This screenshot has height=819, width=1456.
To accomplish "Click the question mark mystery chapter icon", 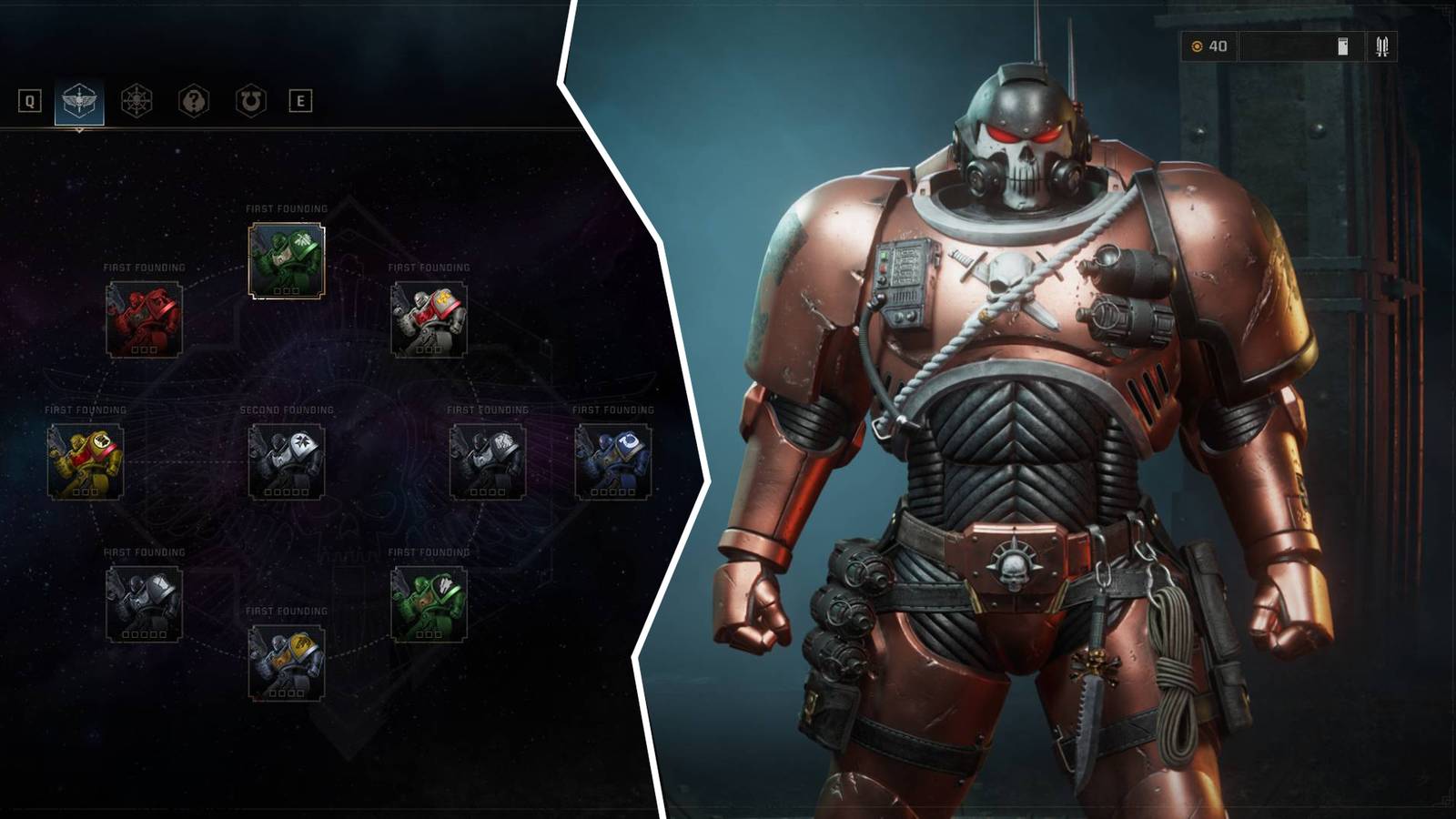I will pos(192,100).
